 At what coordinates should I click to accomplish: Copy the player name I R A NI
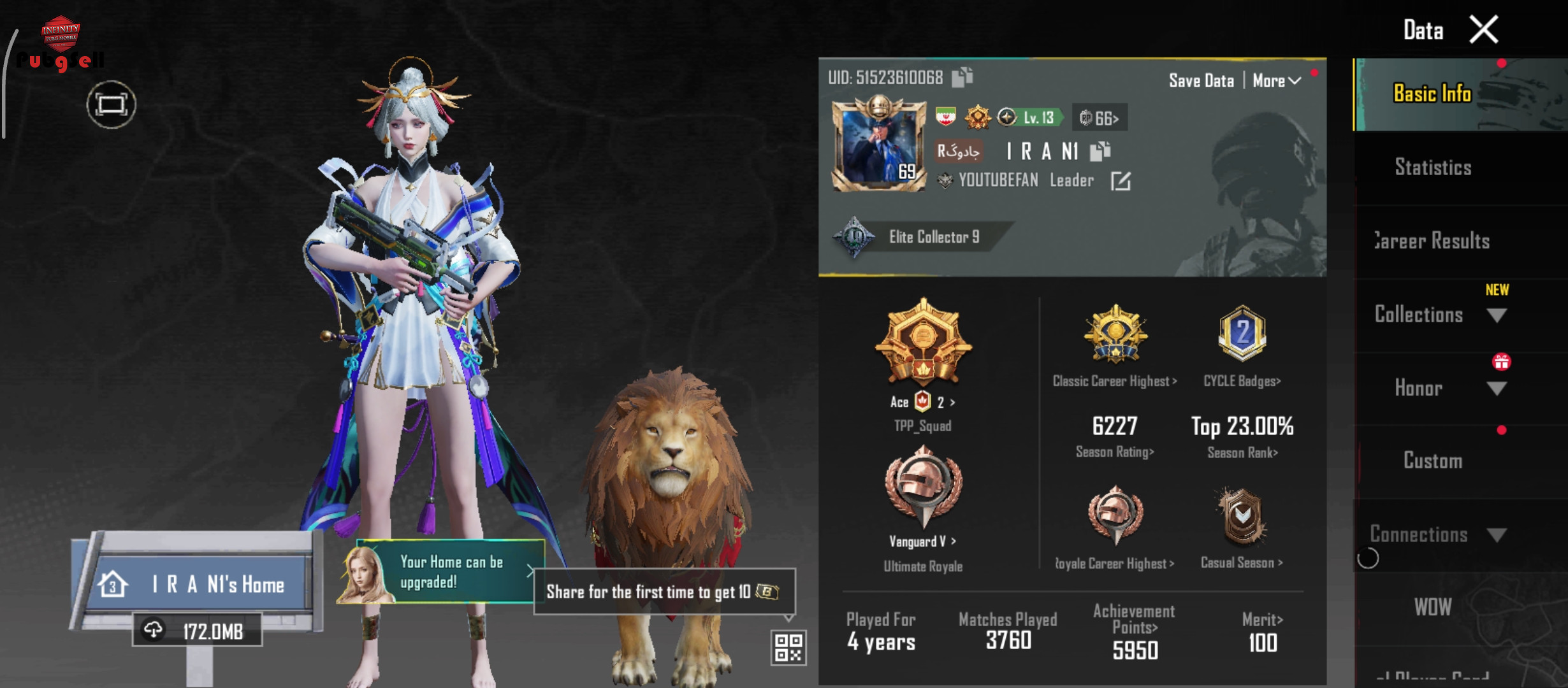tap(1100, 151)
